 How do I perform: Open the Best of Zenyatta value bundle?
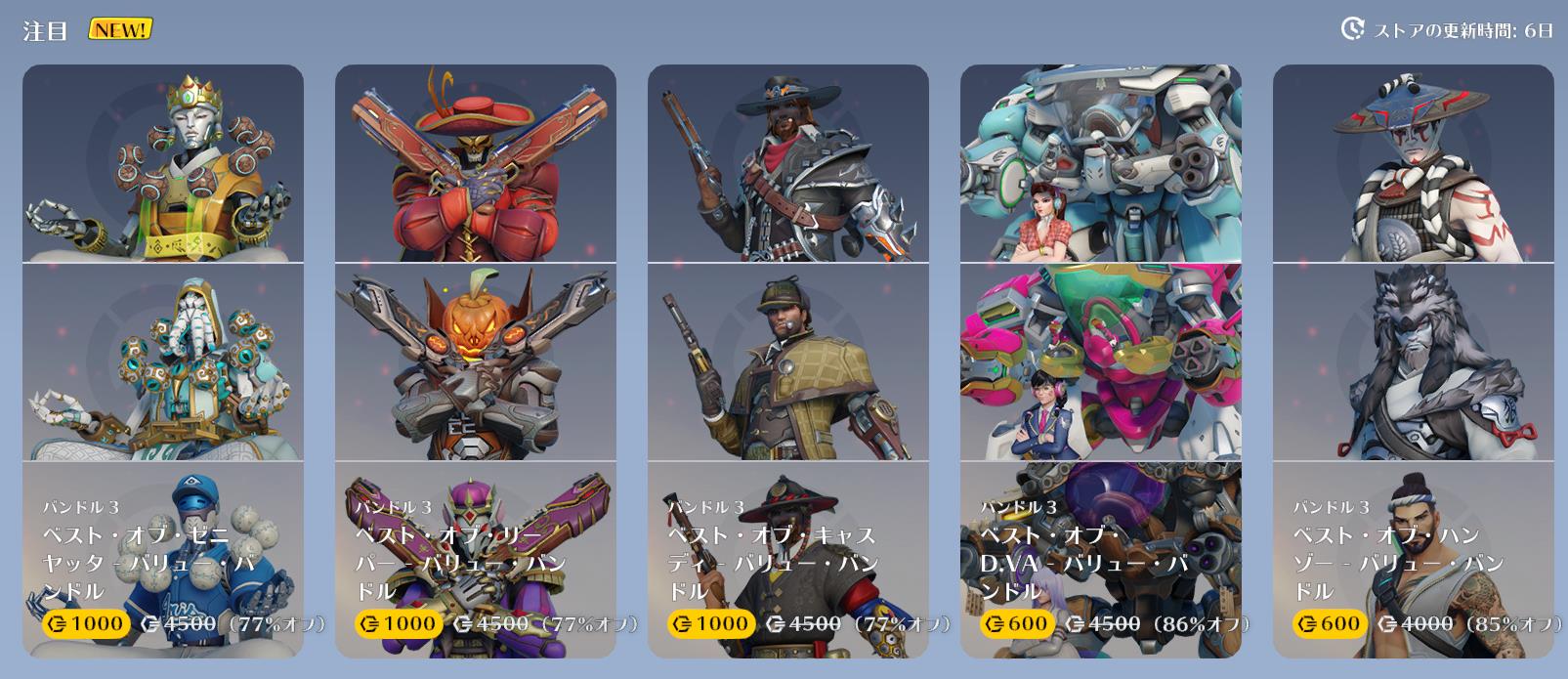163,361
